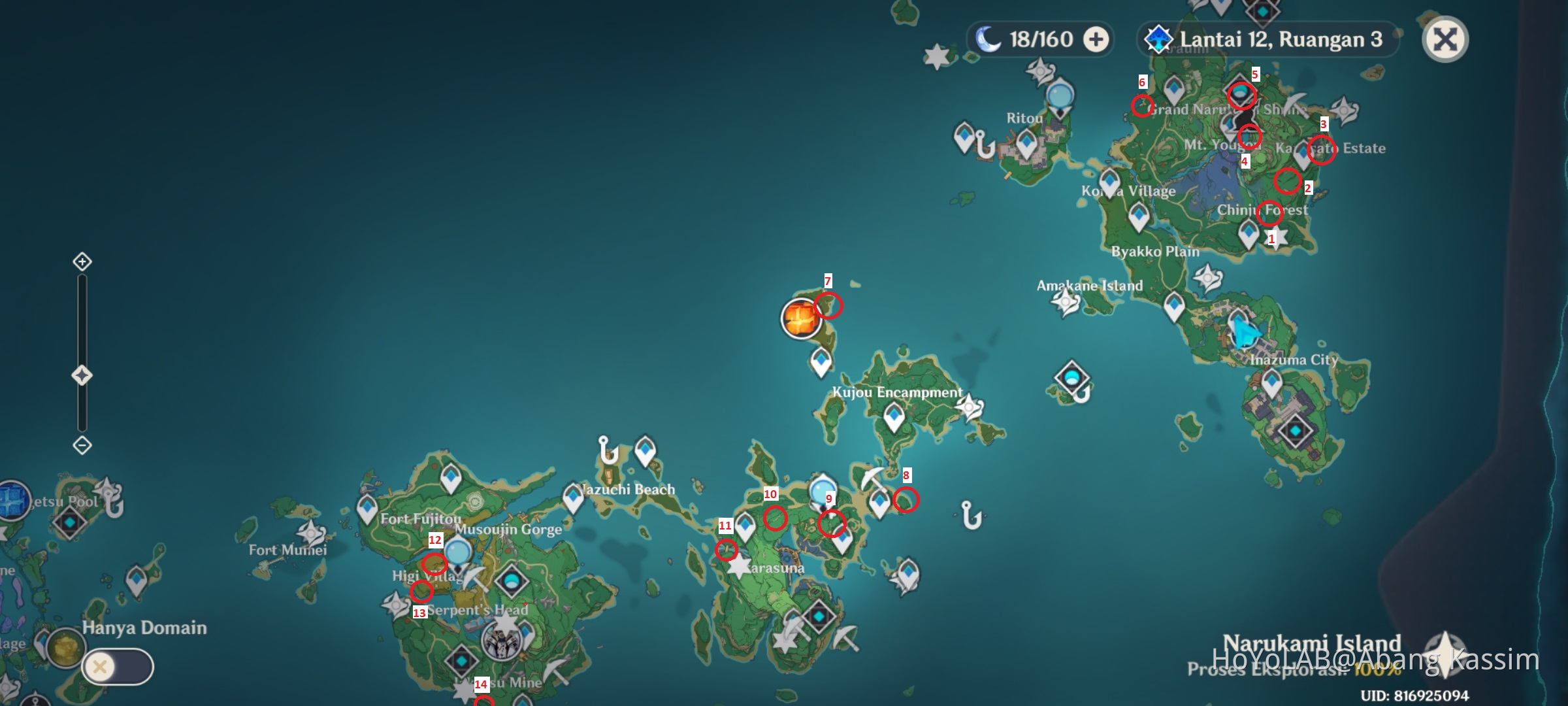Open the resin purchase with the + button
Screen dimensions: 1568x706
point(1096,39)
